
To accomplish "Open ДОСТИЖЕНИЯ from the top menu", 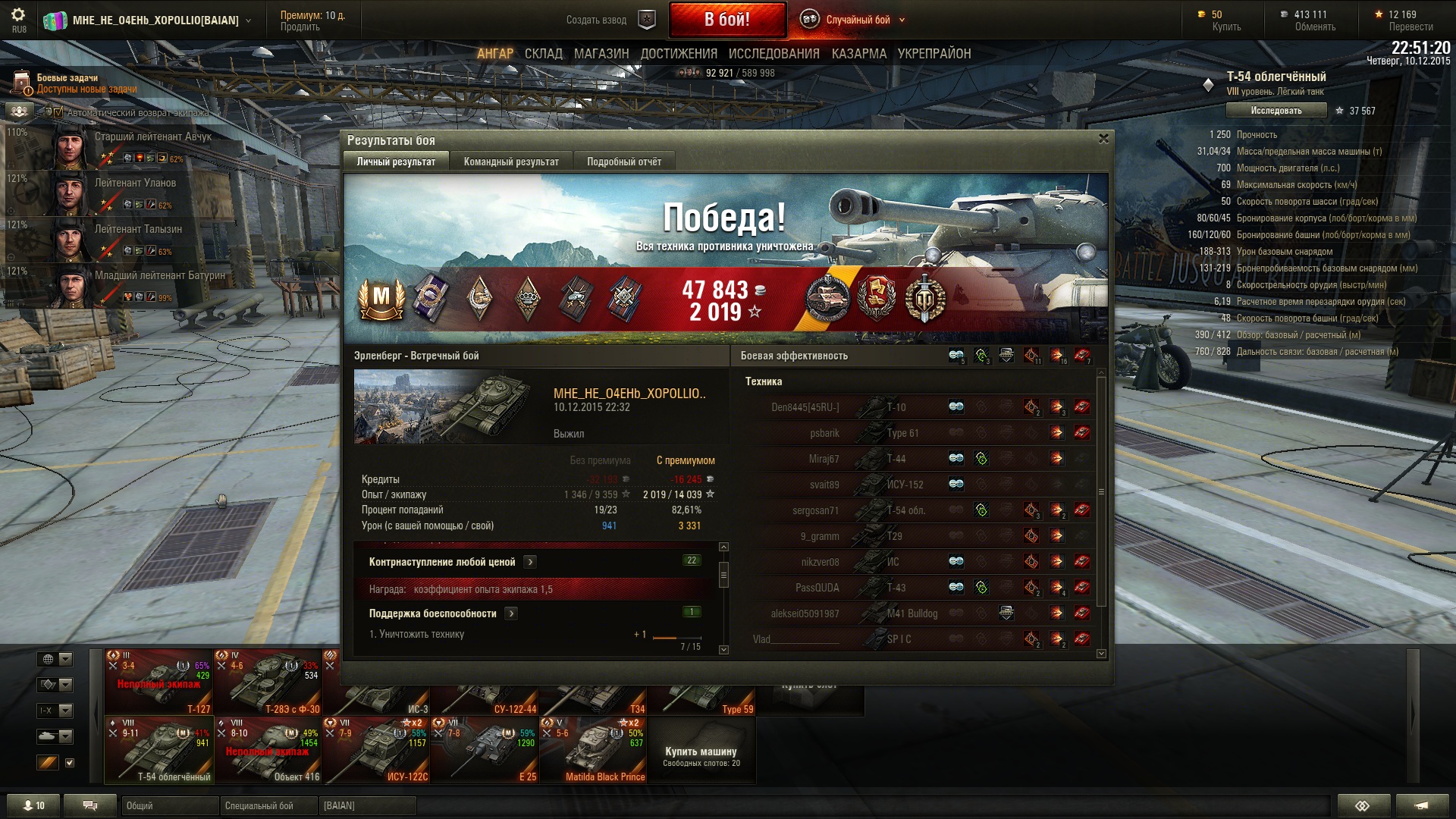I will coord(679,54).
